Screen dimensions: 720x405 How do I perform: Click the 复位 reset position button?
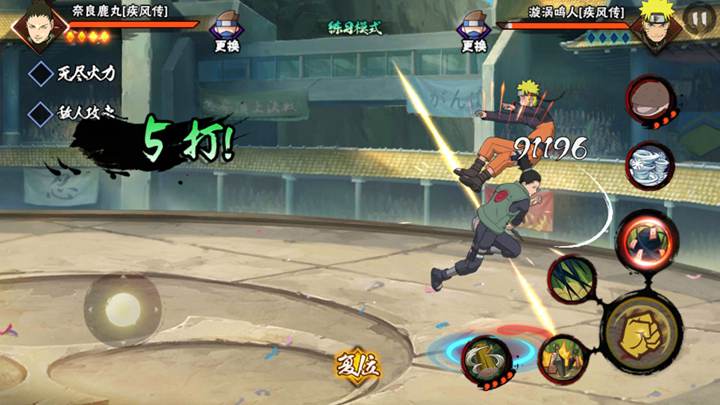(x=357, y=364)
